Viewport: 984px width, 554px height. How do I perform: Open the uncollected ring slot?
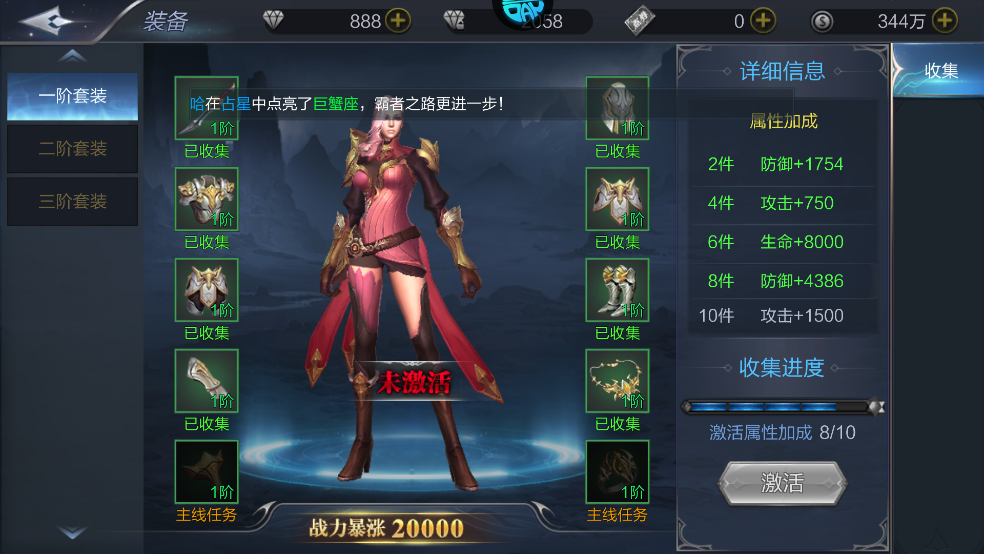click(617, 472)
